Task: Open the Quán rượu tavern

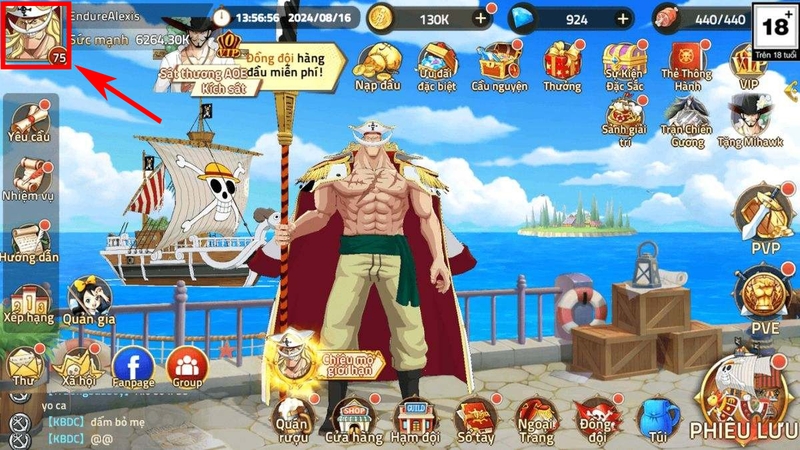Action: click(x=291, y=418)
